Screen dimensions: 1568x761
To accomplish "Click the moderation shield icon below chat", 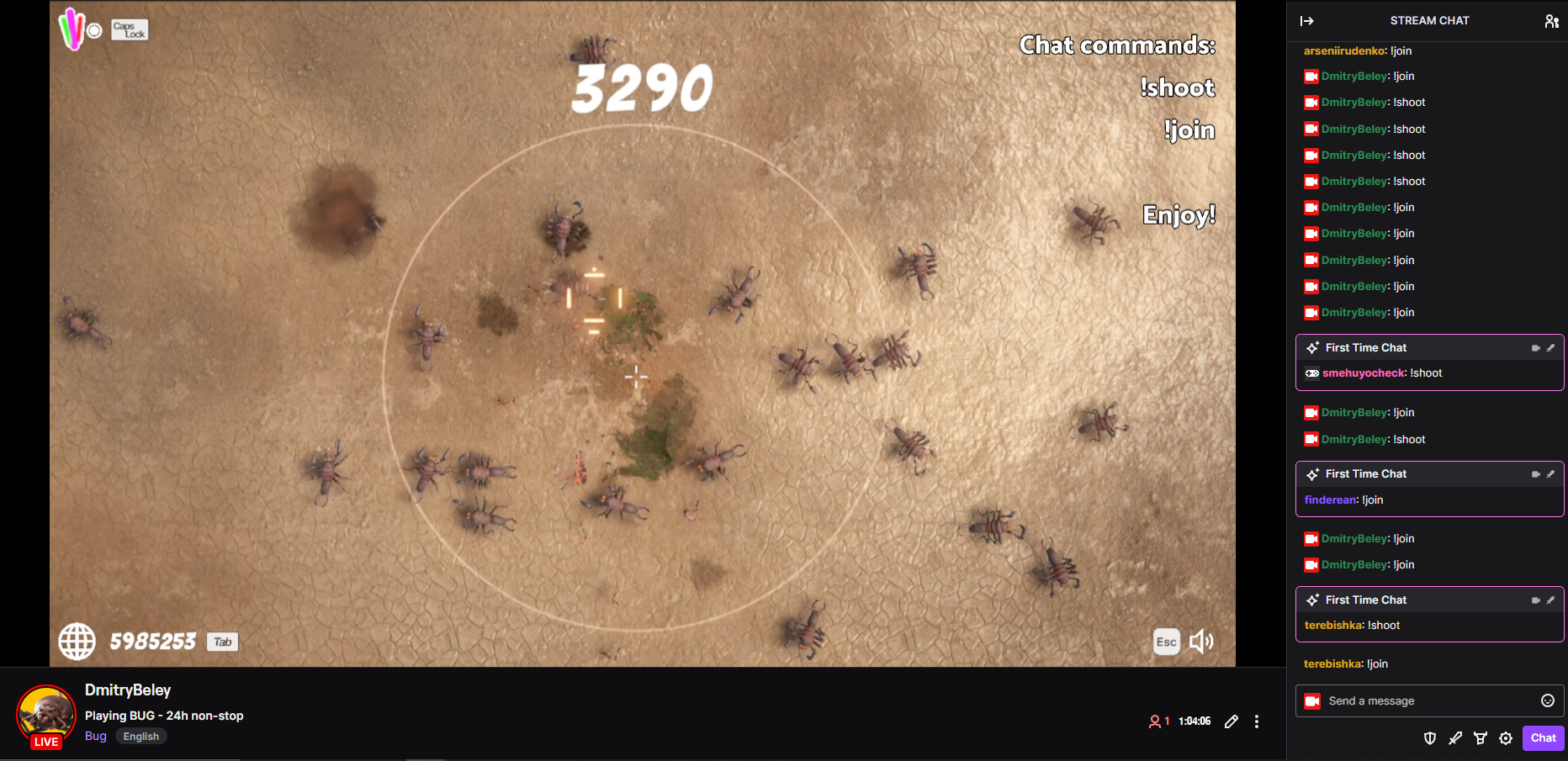I will point(1430,738).
